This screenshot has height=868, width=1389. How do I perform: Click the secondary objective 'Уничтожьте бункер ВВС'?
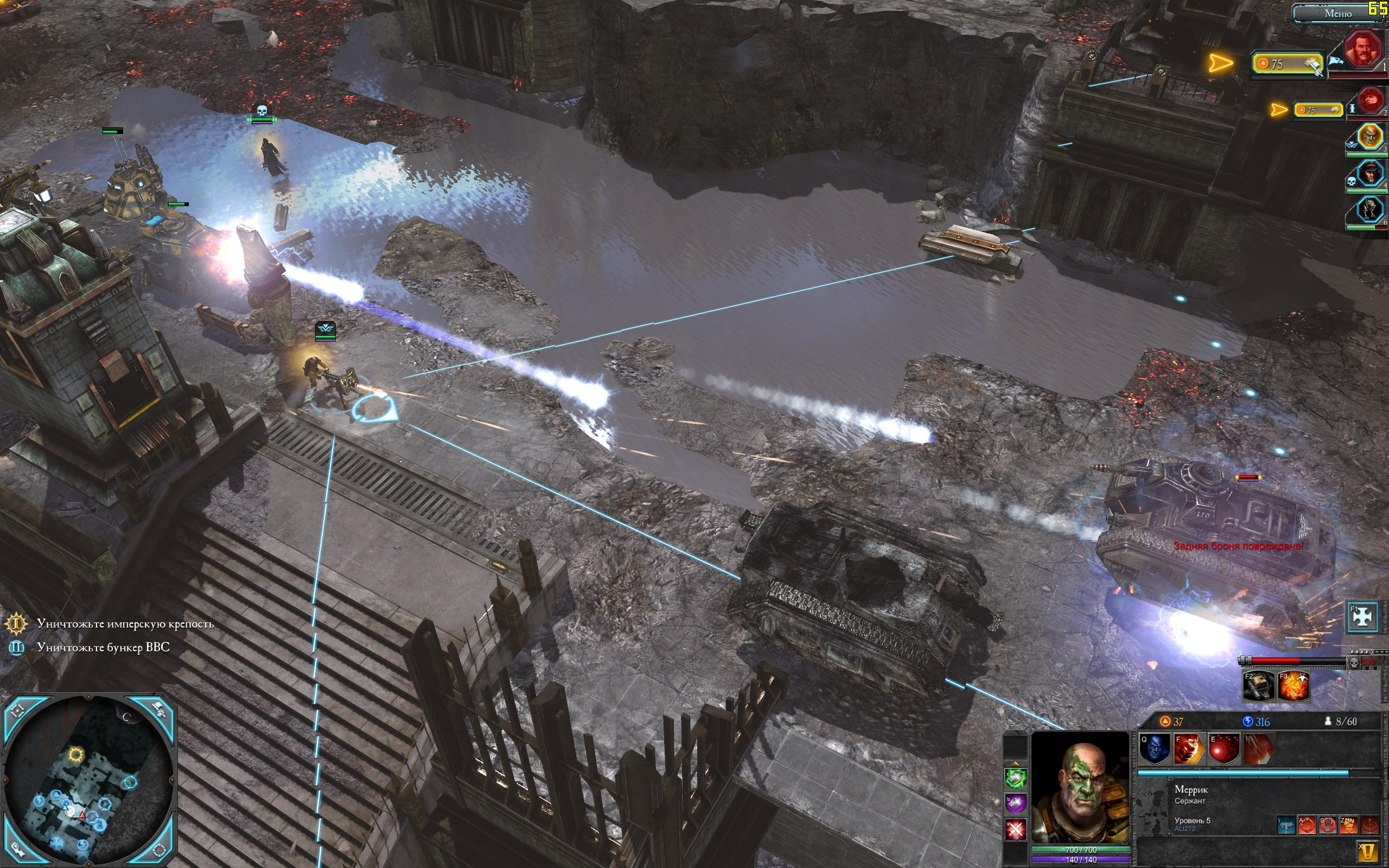103,648
